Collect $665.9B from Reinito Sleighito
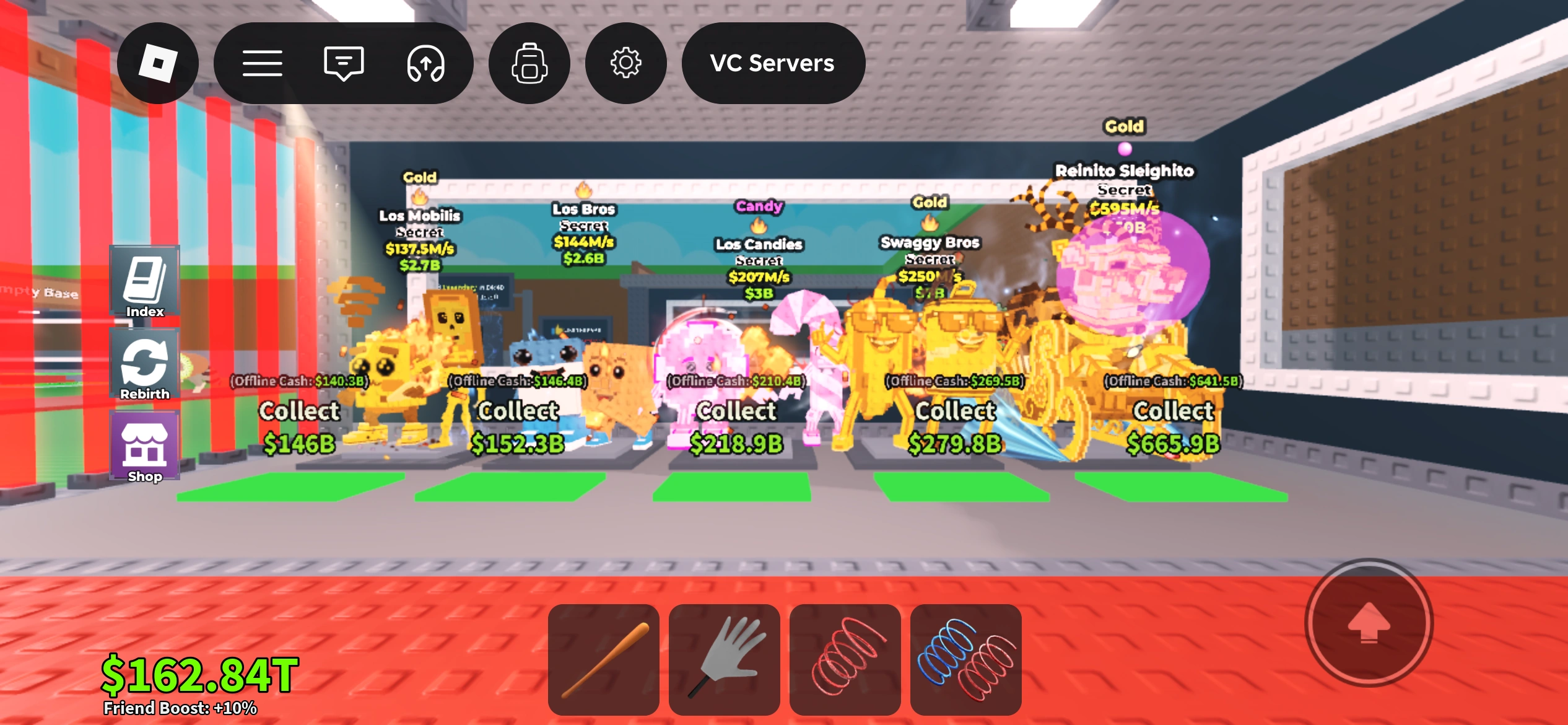 click(1174, 428)
